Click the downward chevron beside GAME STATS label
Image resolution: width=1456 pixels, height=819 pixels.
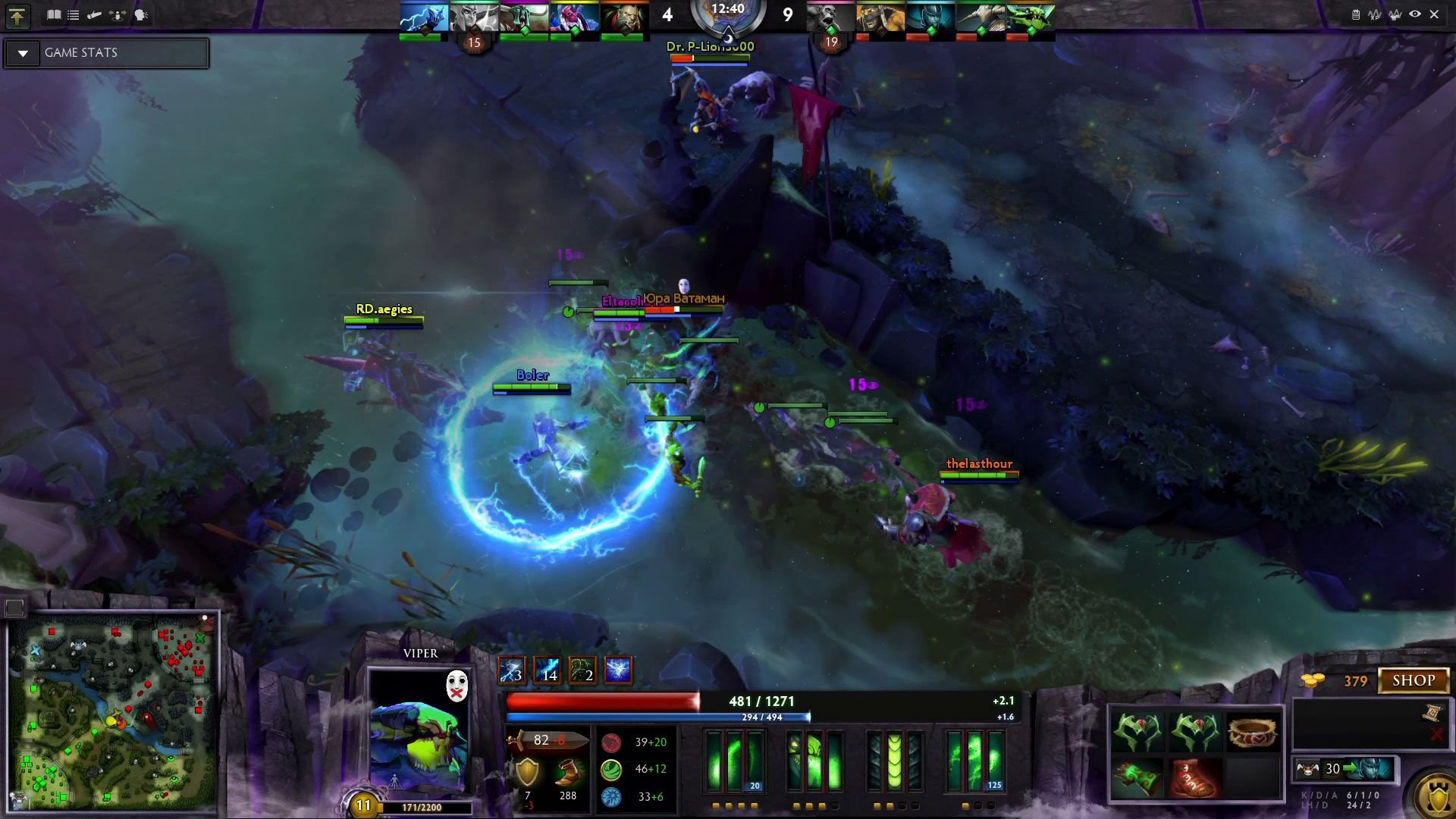pyautogui.click(x=24, y=52)
